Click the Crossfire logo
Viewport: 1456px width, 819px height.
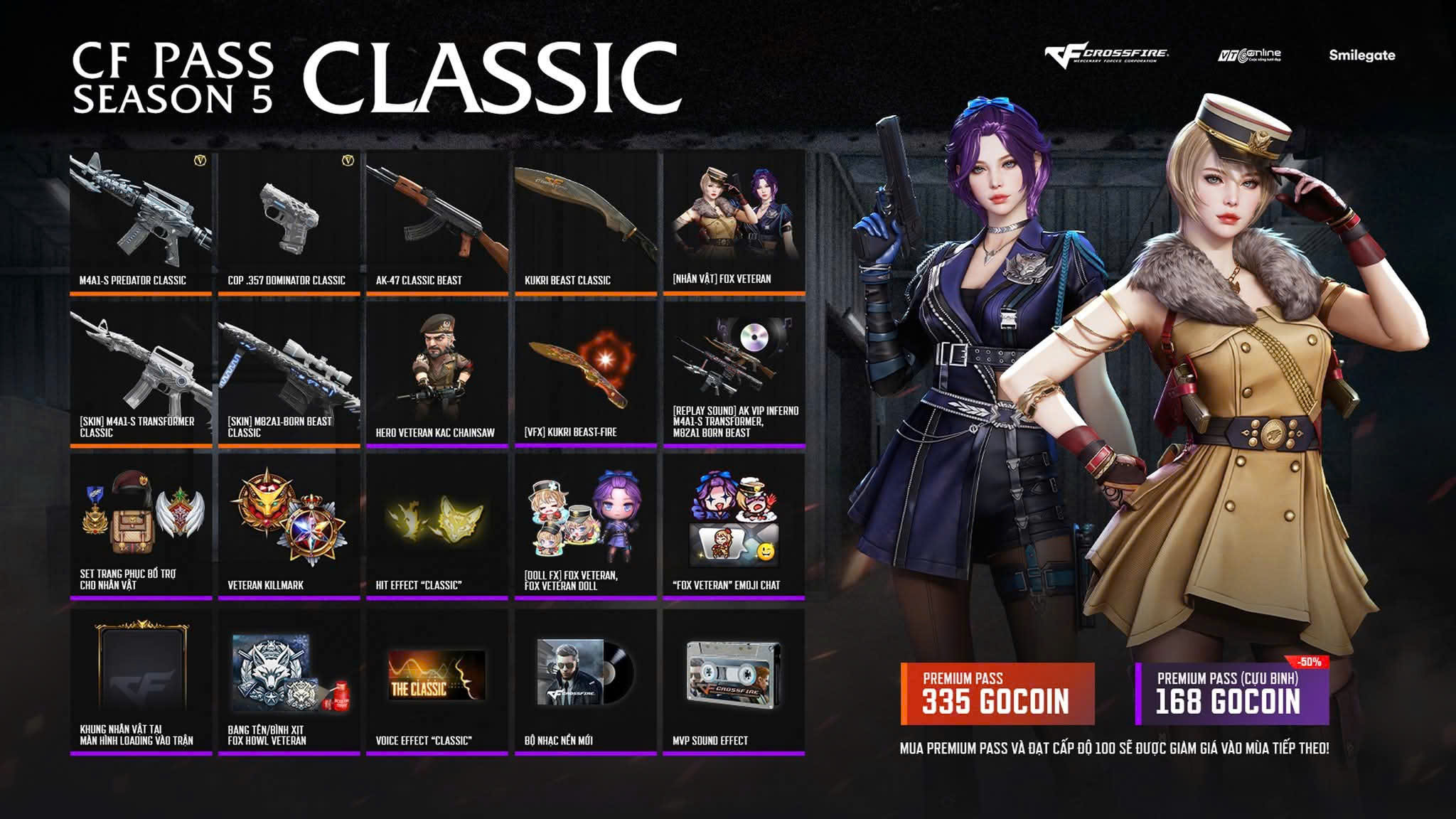click(1106, 55)
